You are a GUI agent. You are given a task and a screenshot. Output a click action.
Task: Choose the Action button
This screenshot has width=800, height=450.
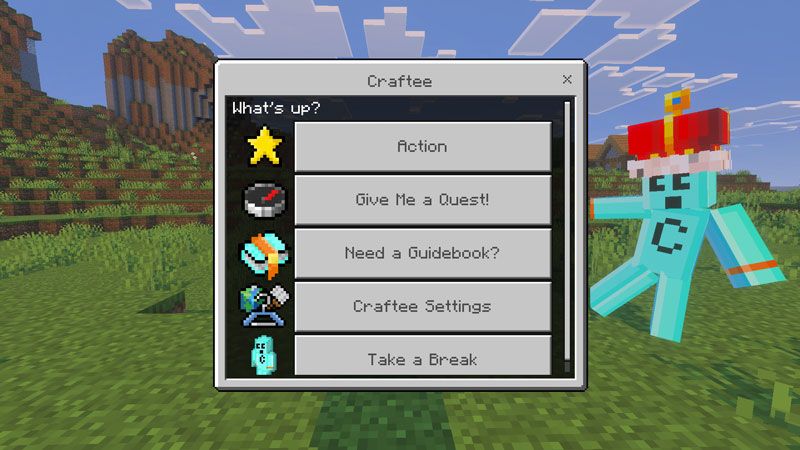pyautogui.click(x=422, y=146)
